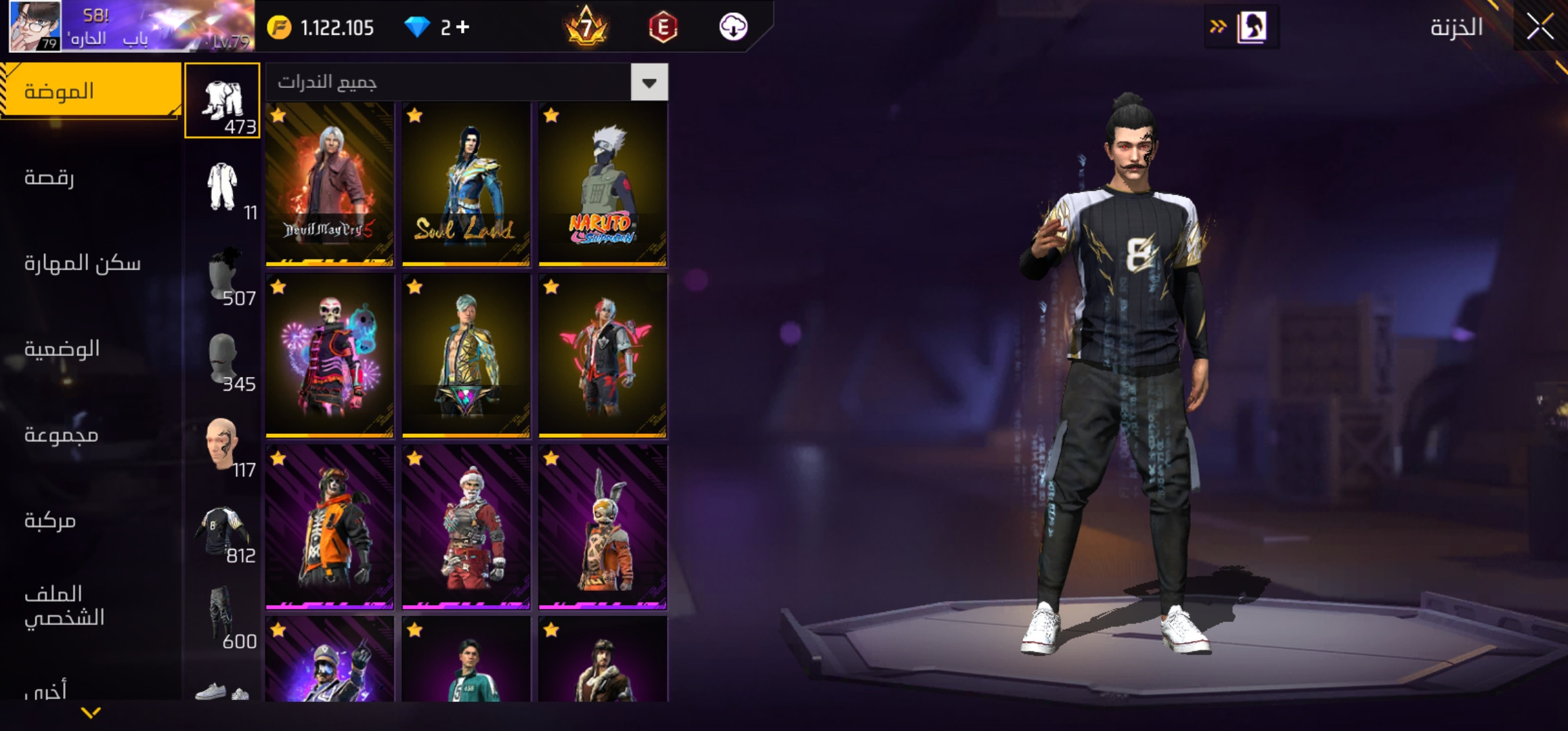Image resolution: width=1568 pixels, height=731 pixels.
Task: Pick the Naruto Shippuden Kakashi outfit
Action: 603,183
